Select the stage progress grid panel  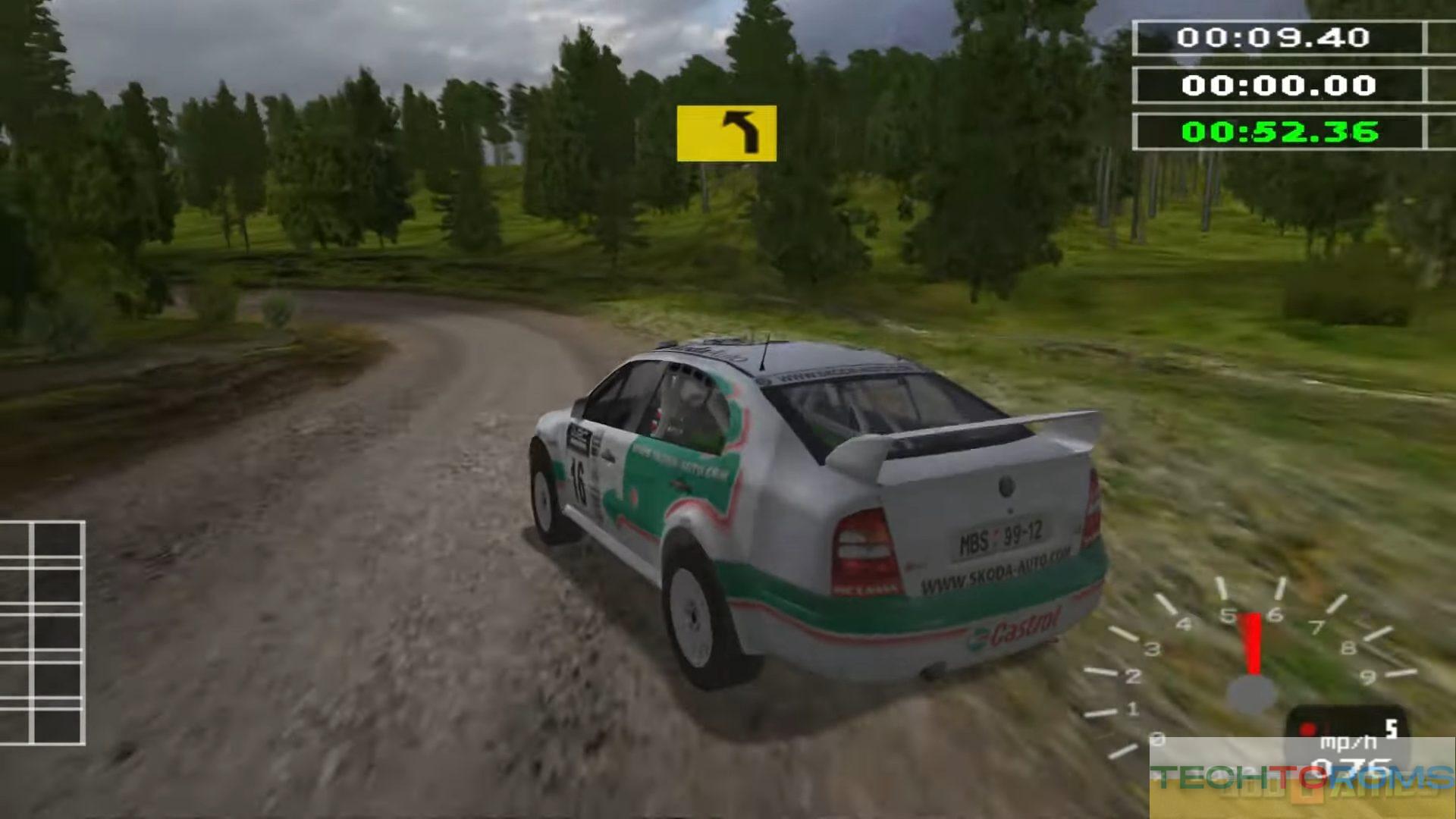[42, 632]
